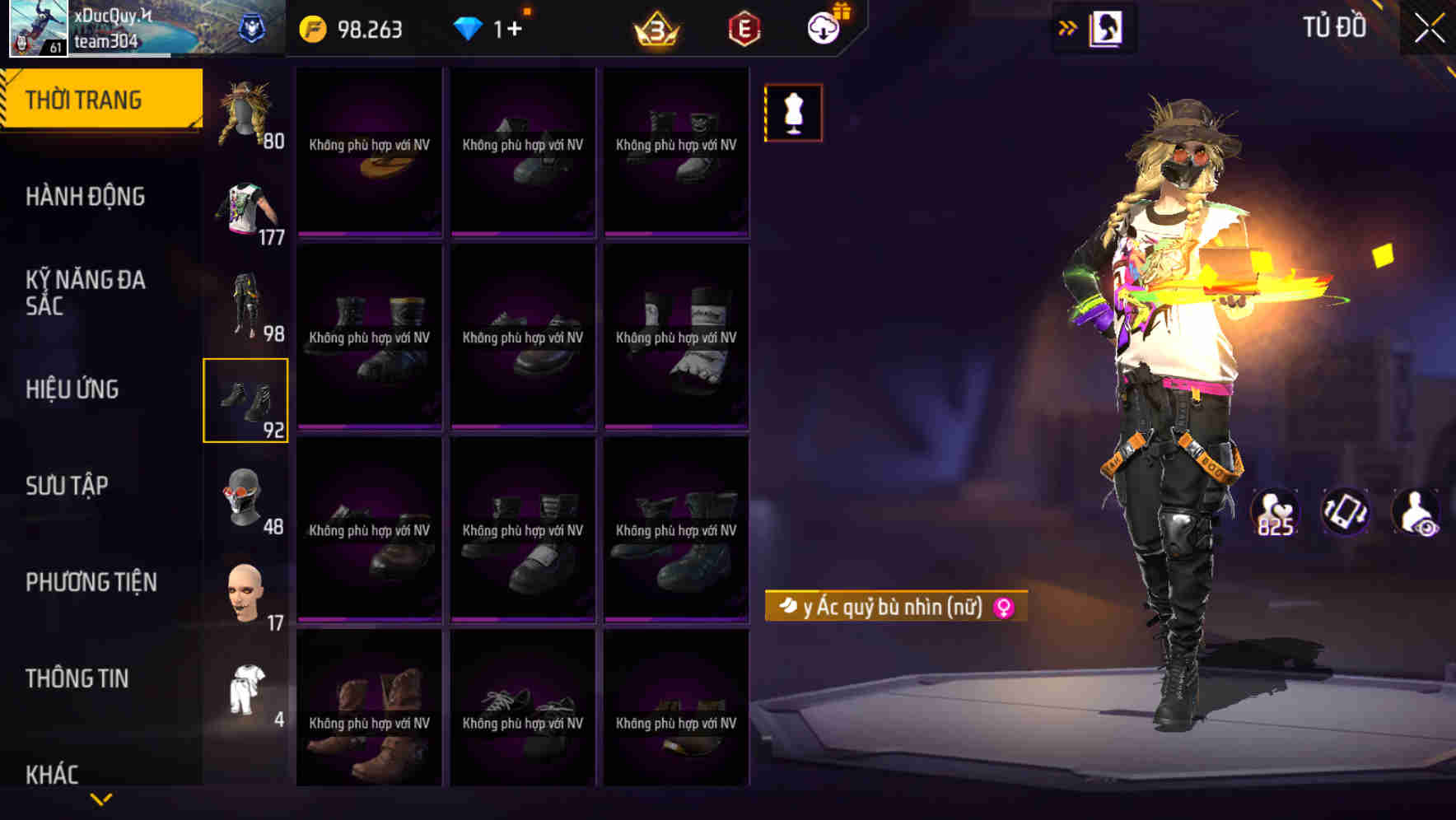Open the PHƯƠNG TIỆN menu item
Image resolution: width=1456 pixels, height=820 pixels.
coord(91,582)
